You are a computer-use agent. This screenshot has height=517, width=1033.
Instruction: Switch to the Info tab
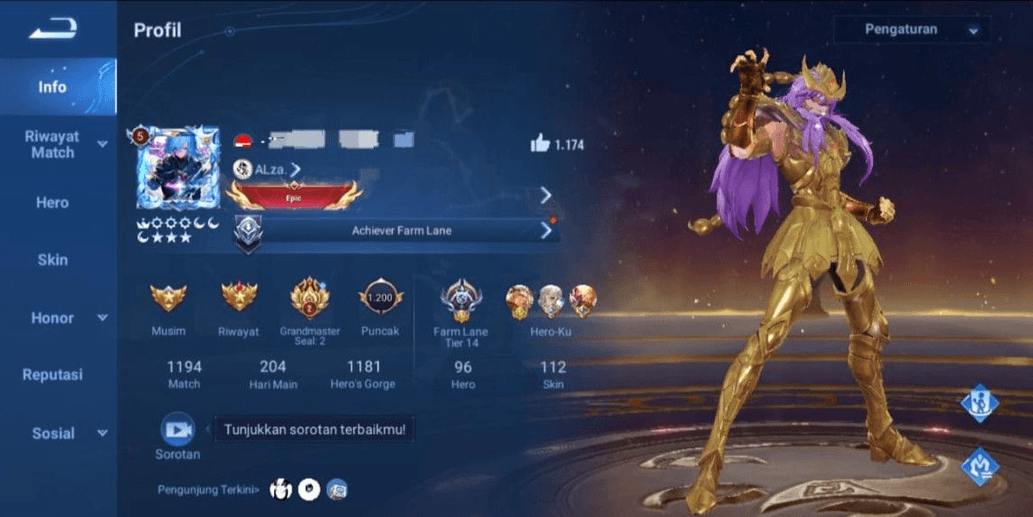point(53,87)
